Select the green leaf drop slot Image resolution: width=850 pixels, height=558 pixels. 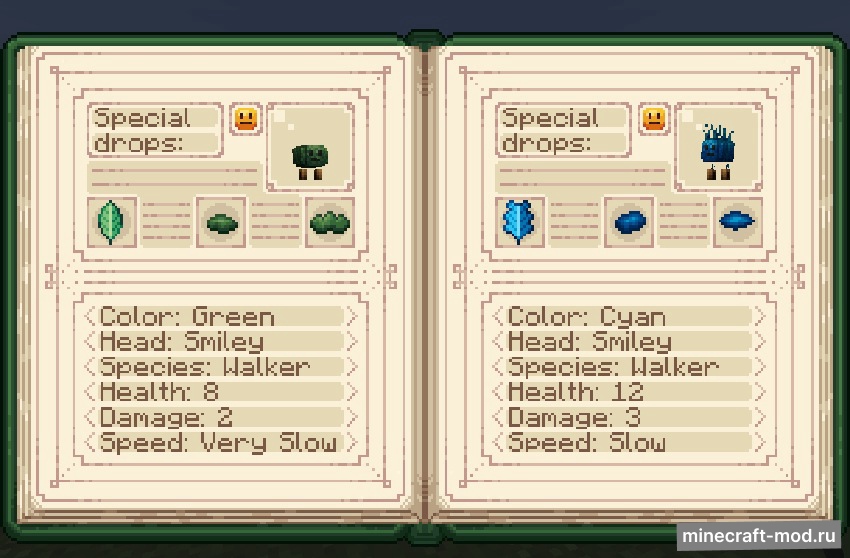coord(108,221)
